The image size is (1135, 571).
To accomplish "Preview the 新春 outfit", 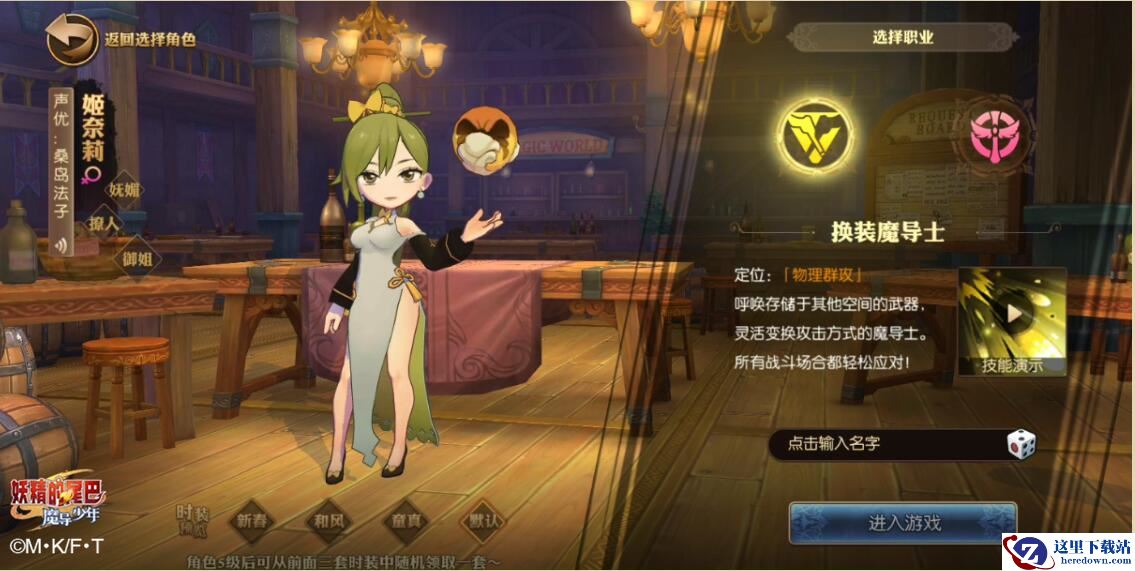I will (253, 521).
